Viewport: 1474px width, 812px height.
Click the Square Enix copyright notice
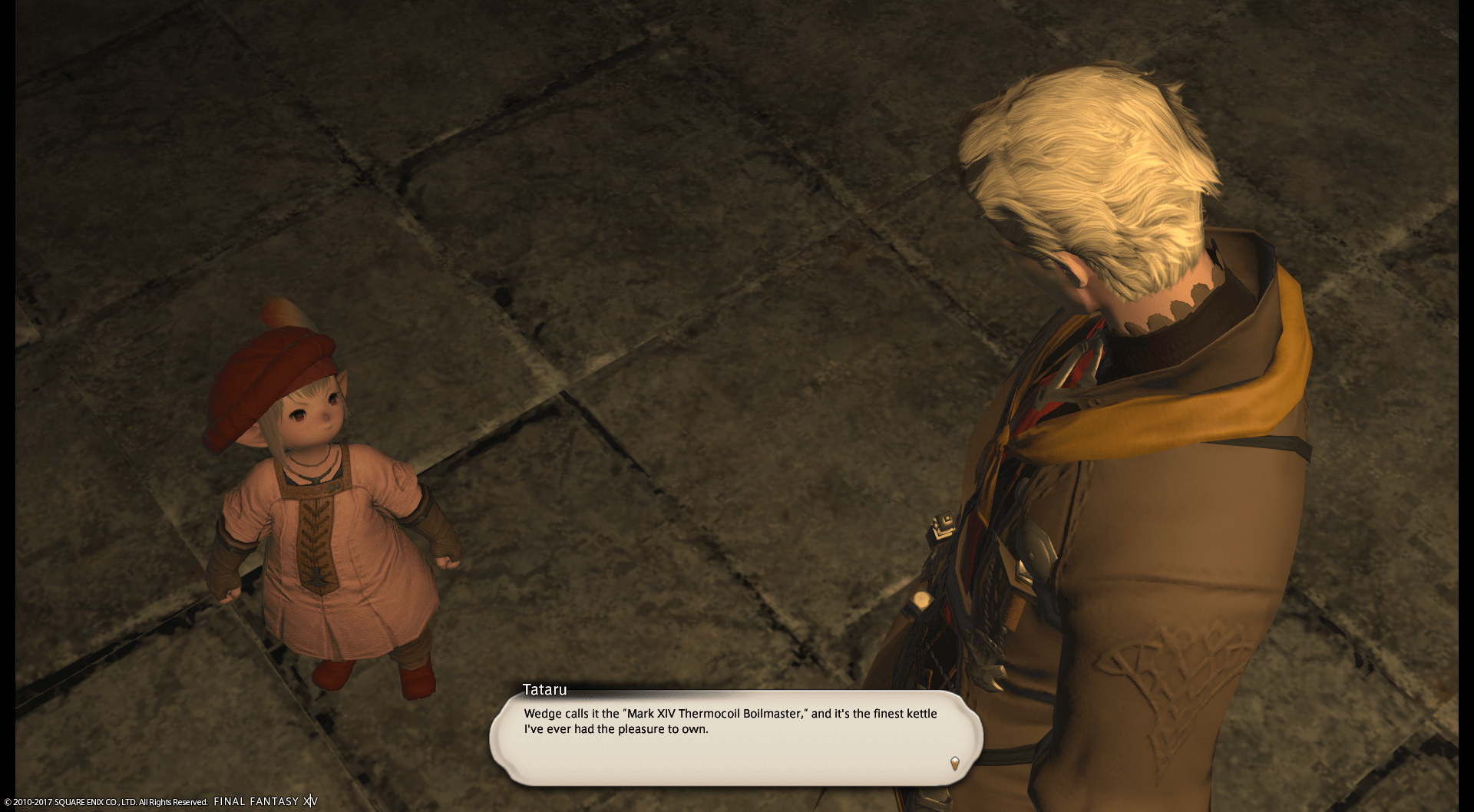pyautogui.click(x=104, y=800)
